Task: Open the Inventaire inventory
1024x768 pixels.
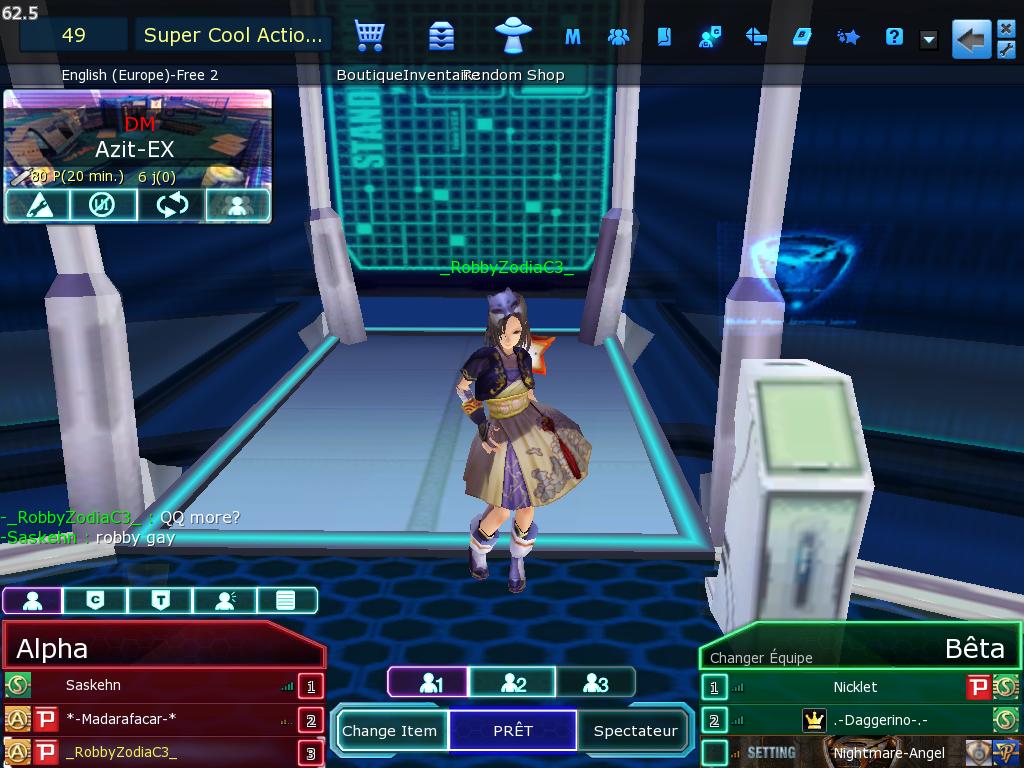Action: (441, 37)
